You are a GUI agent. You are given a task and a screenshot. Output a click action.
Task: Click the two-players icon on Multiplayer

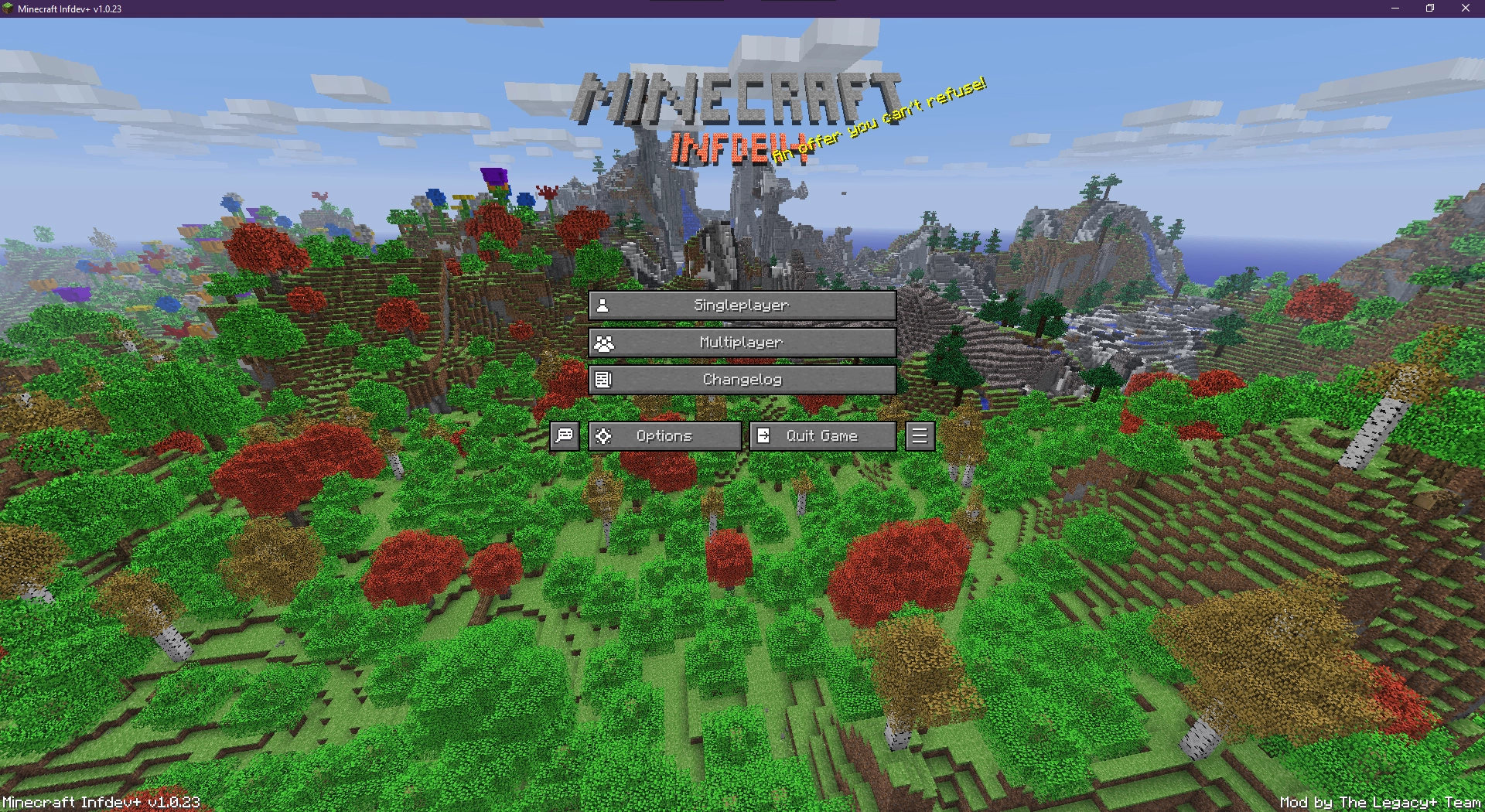603,342
